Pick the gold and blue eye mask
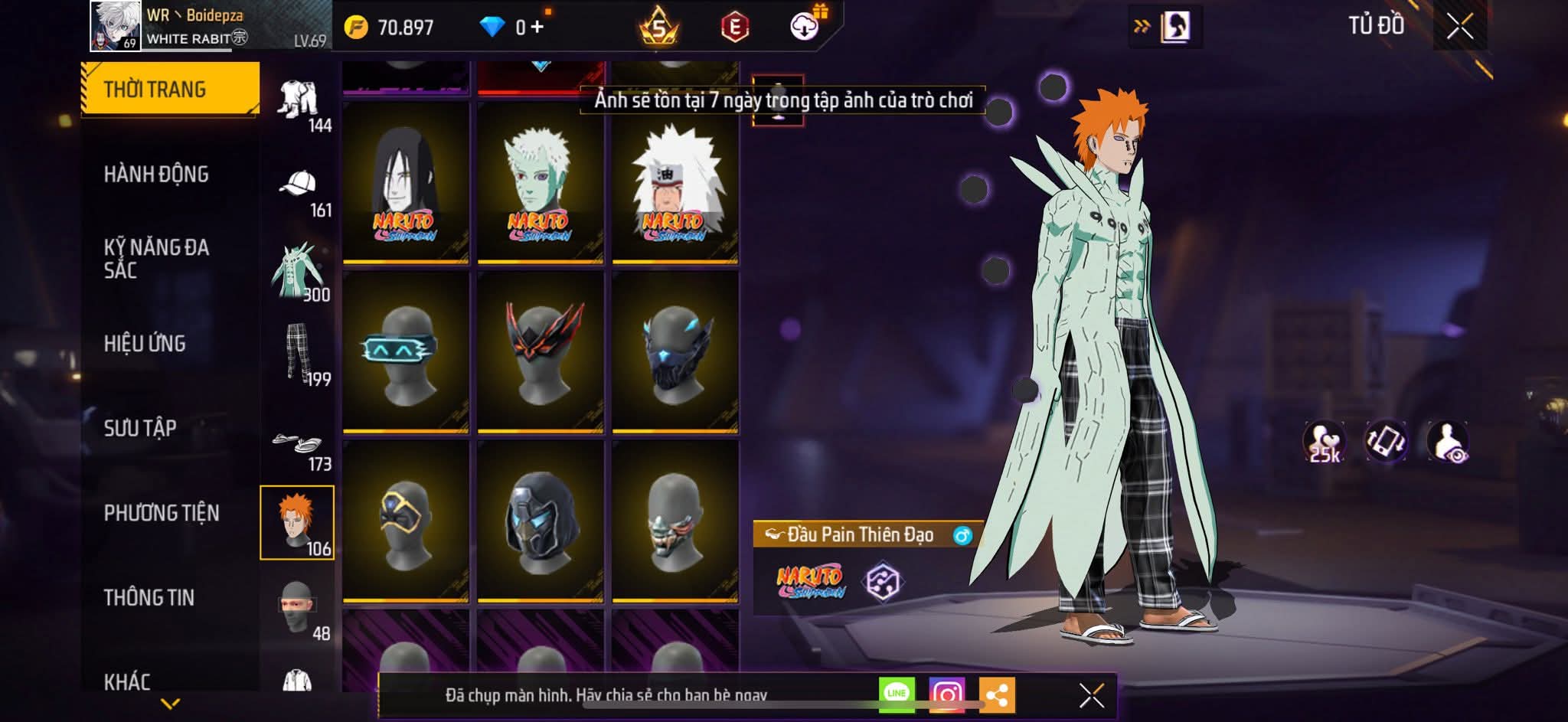This screenshot has width=1568, height=722. (x=405, y=522)
